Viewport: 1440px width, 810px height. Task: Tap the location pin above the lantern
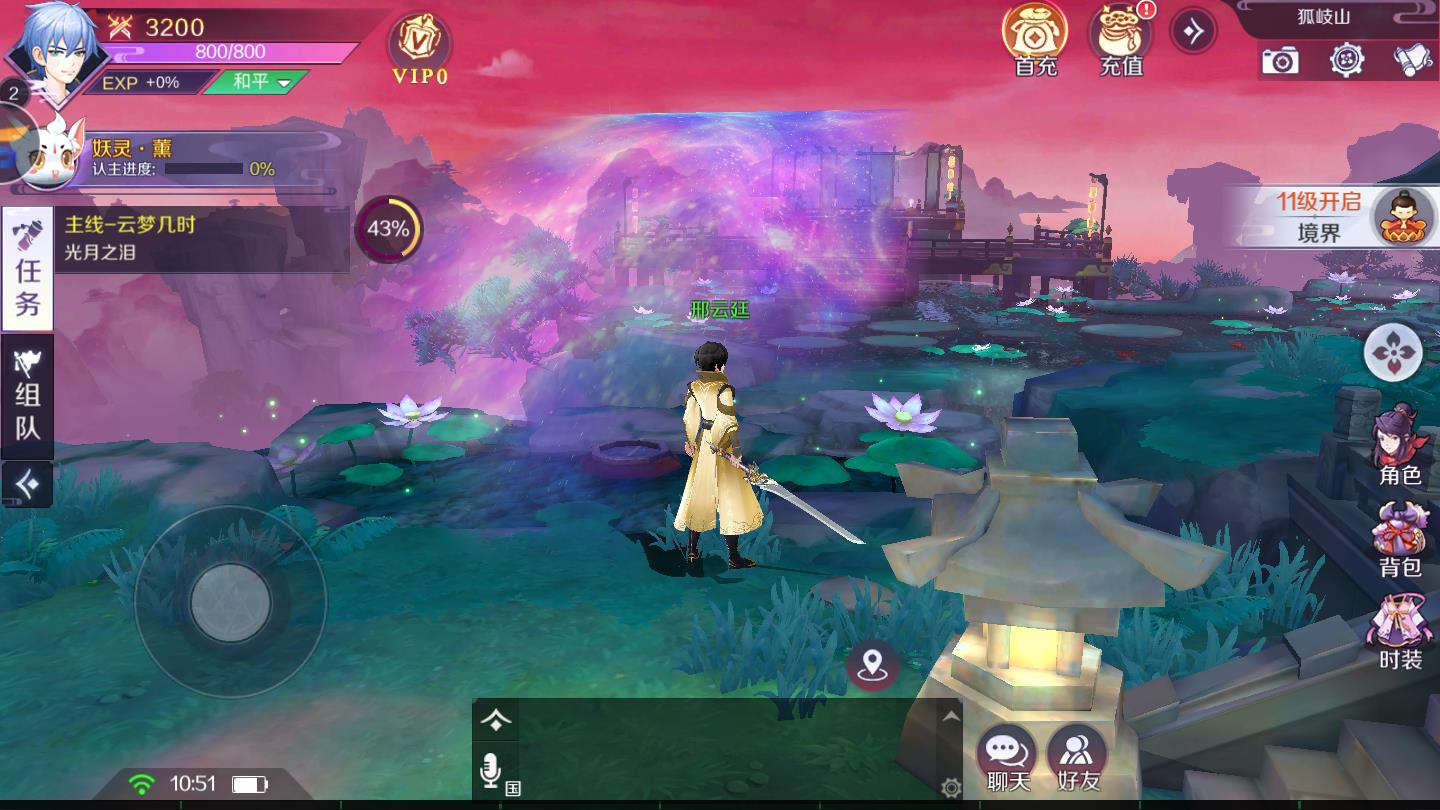(x=873, y=667)
